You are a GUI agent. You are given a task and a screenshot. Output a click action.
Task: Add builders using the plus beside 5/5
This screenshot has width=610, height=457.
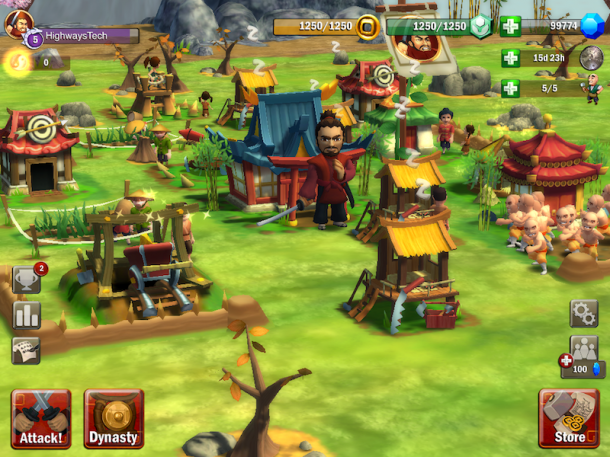coord(511,88)
